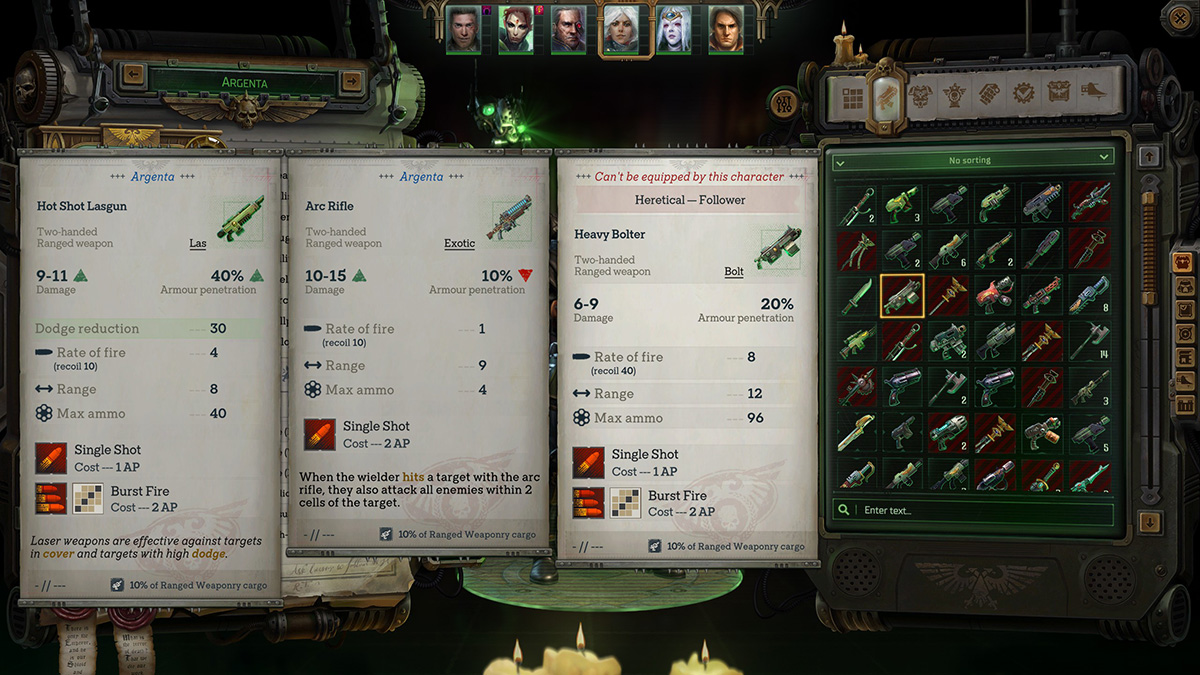Choose the portrait with red bionic eye

click(568, 29)
